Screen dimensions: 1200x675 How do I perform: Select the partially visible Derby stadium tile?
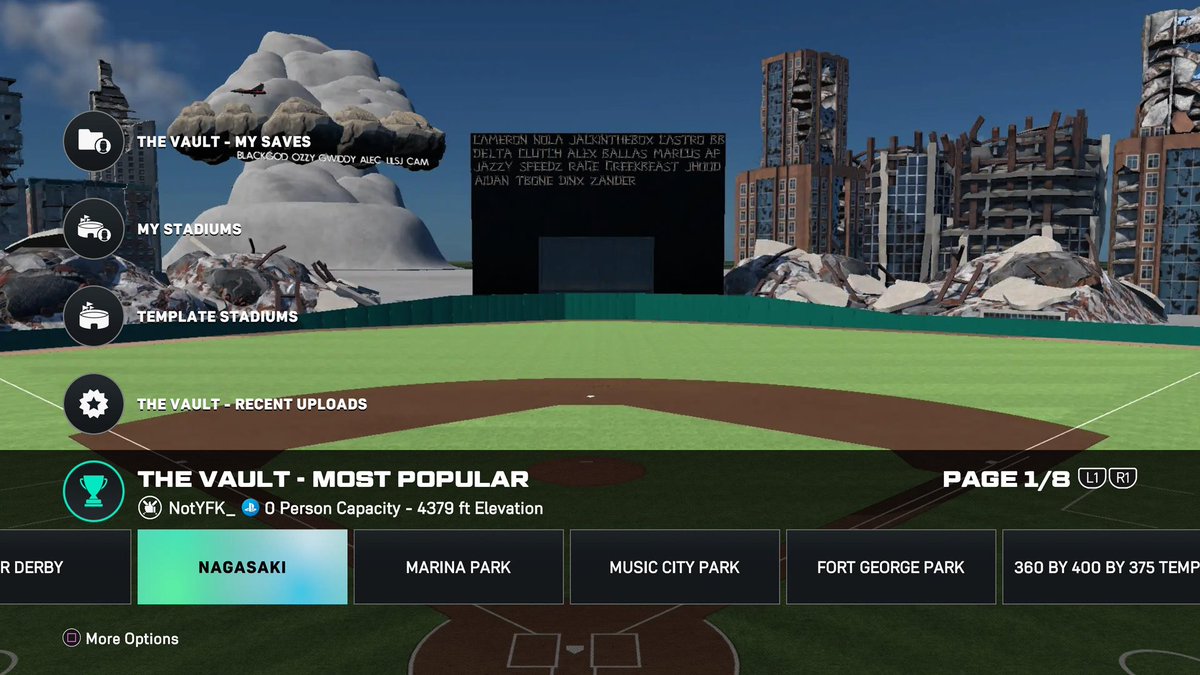[64, 567]
